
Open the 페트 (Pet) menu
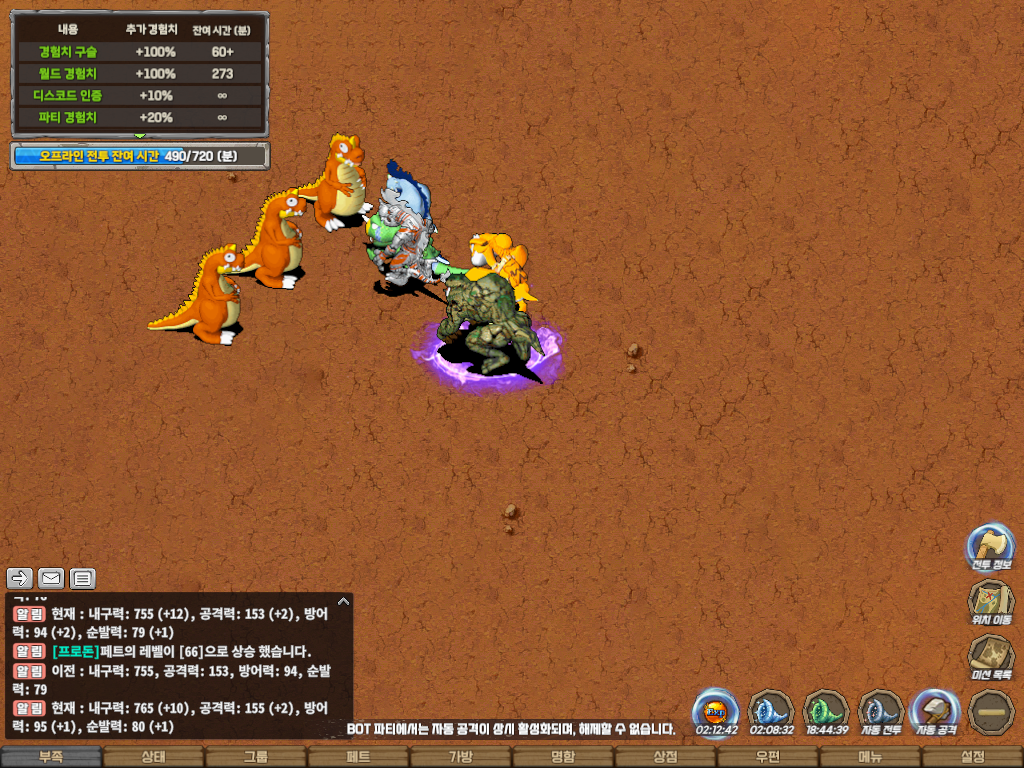pos(358,757)
